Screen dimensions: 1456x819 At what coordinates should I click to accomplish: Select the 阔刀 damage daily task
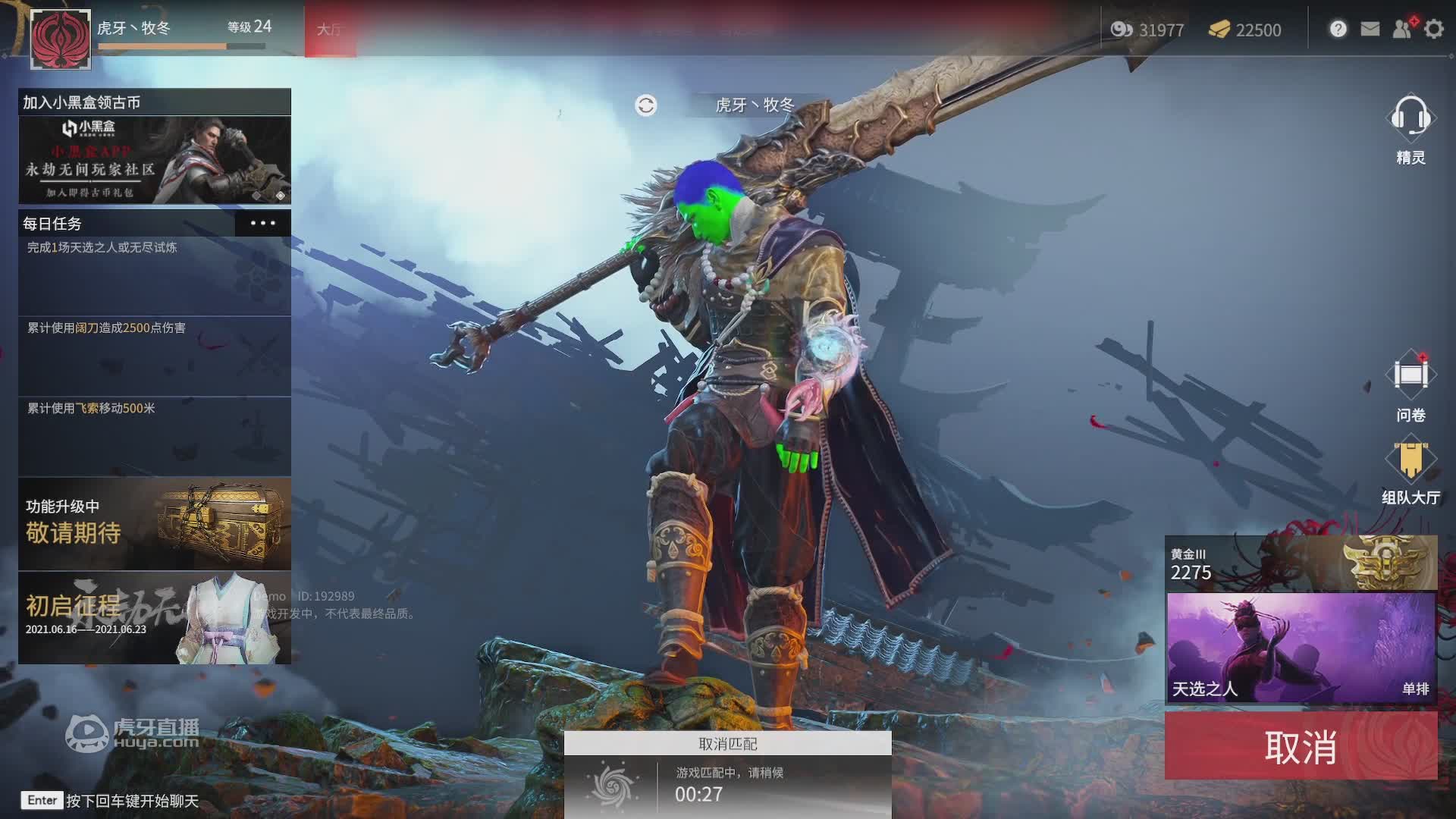point(155,355)
